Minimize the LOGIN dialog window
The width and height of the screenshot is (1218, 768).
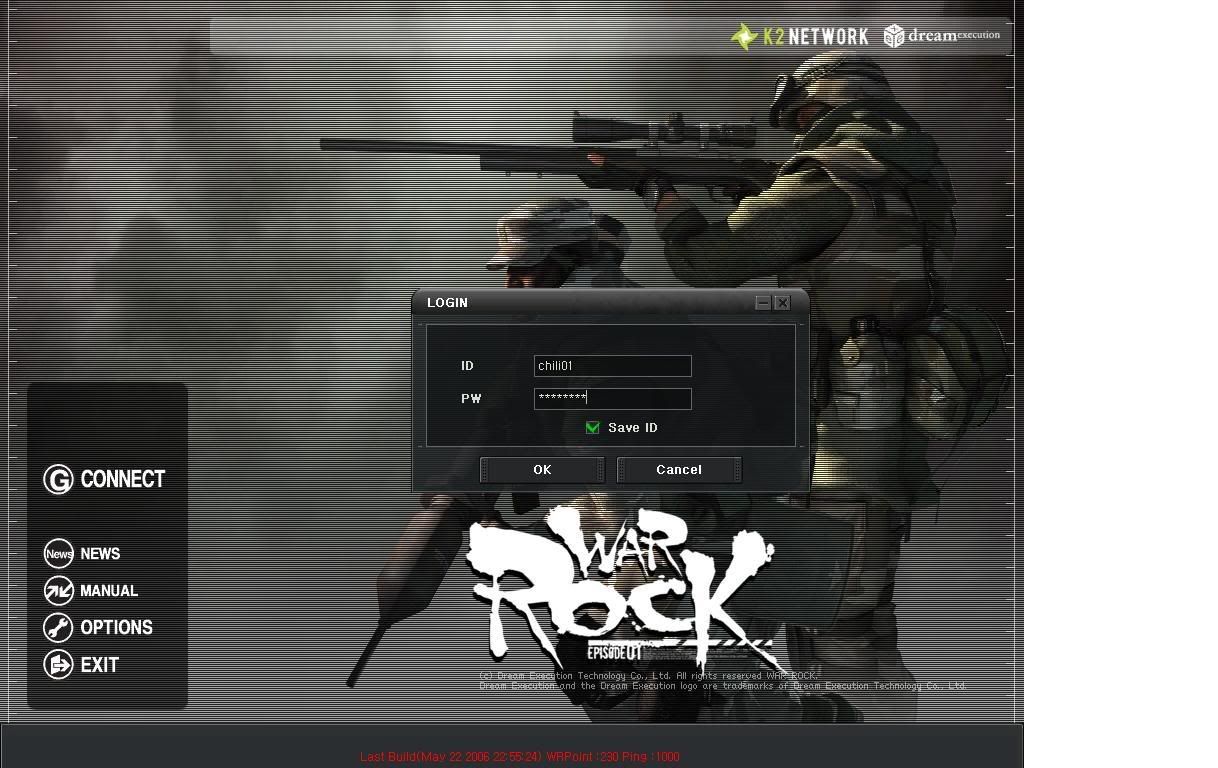[763, 303]
